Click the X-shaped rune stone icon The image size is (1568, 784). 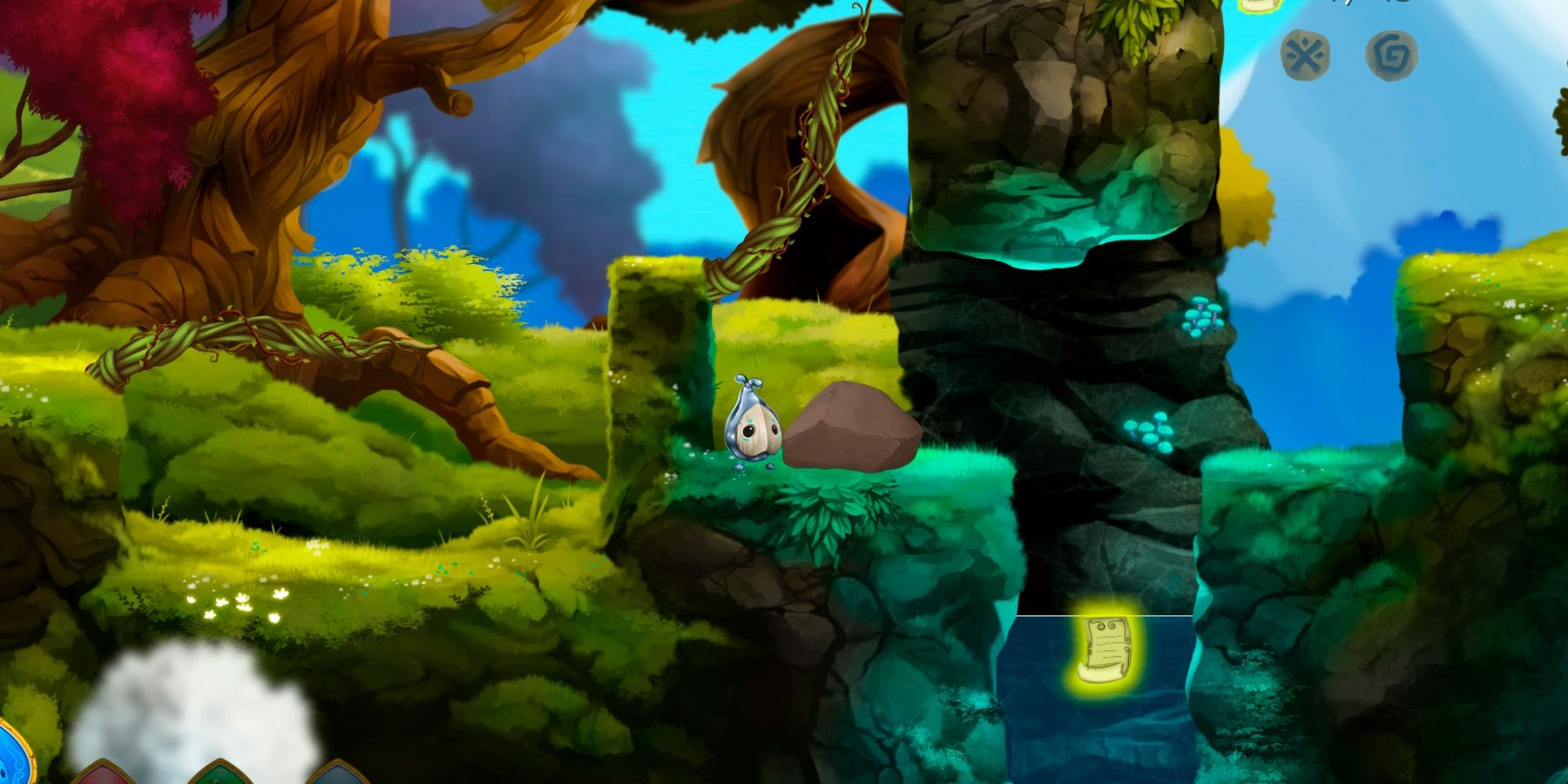click(x=1304, y=54)
